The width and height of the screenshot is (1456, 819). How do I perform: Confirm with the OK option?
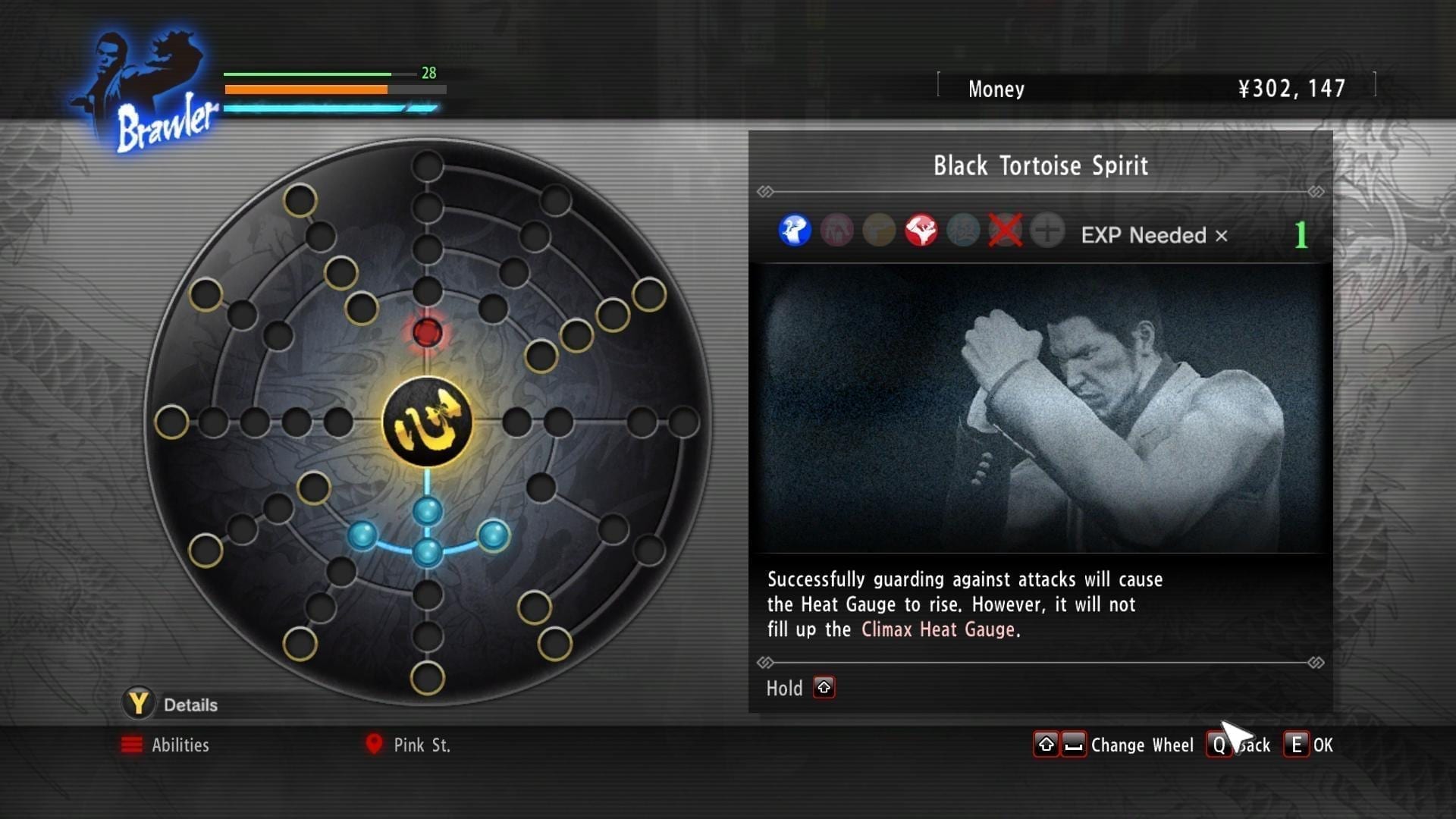click(x=1309, y=745)
